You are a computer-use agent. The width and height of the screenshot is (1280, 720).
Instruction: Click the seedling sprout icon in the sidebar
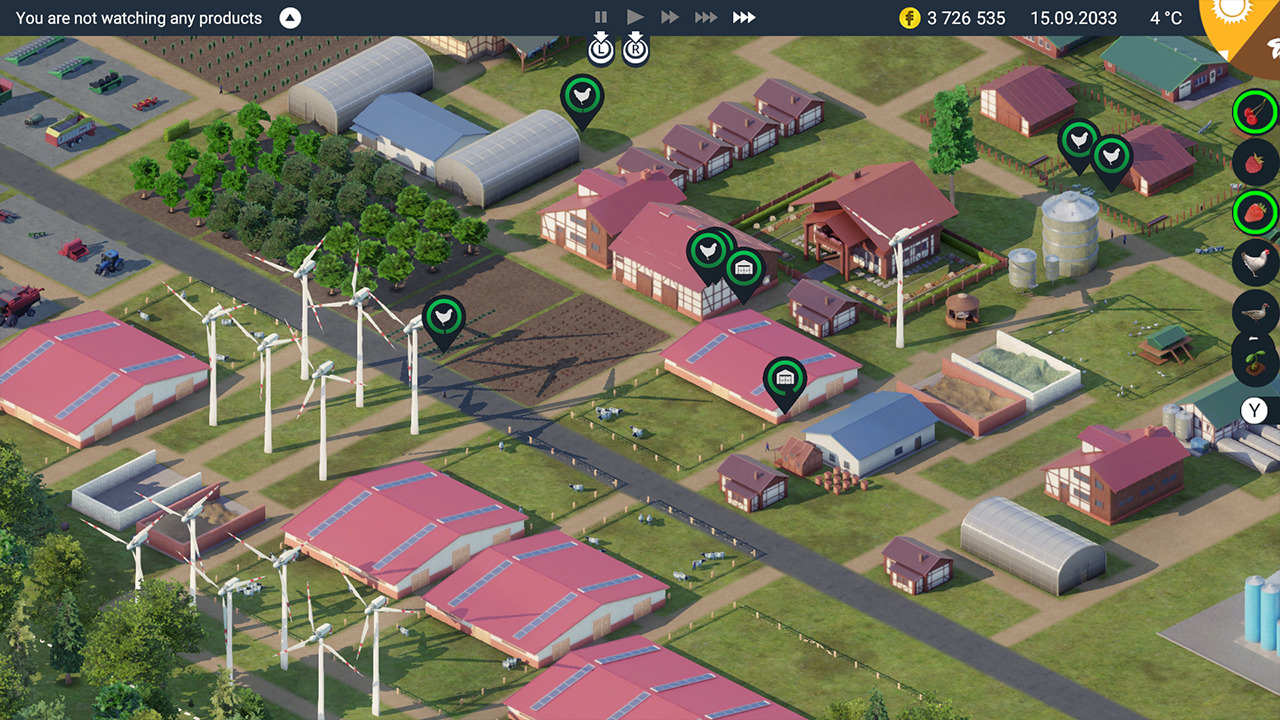pos(1254,362)
